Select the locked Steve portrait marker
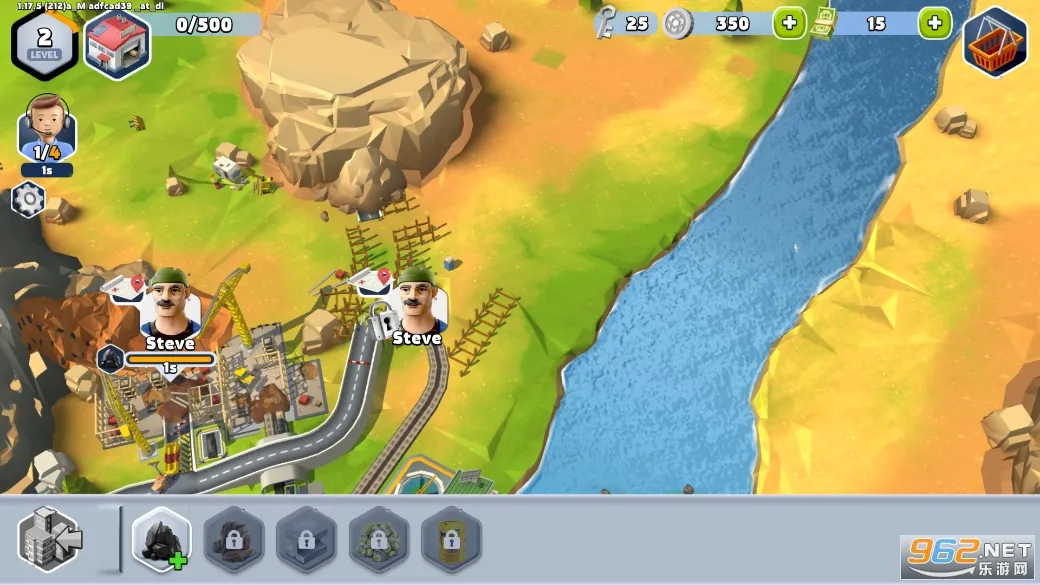1040x585 pixels. 420,300
